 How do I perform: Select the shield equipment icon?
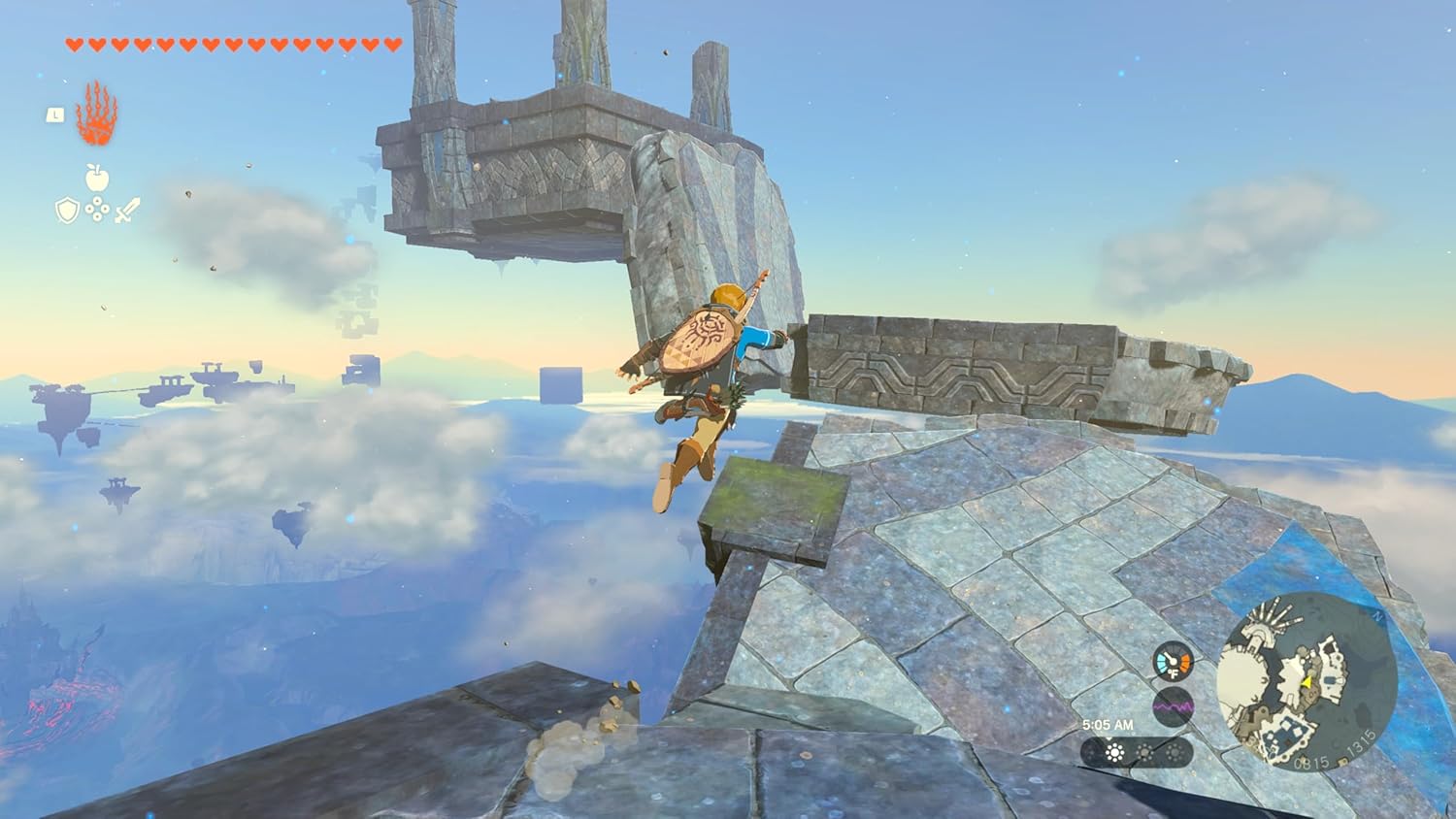[66, 210]
